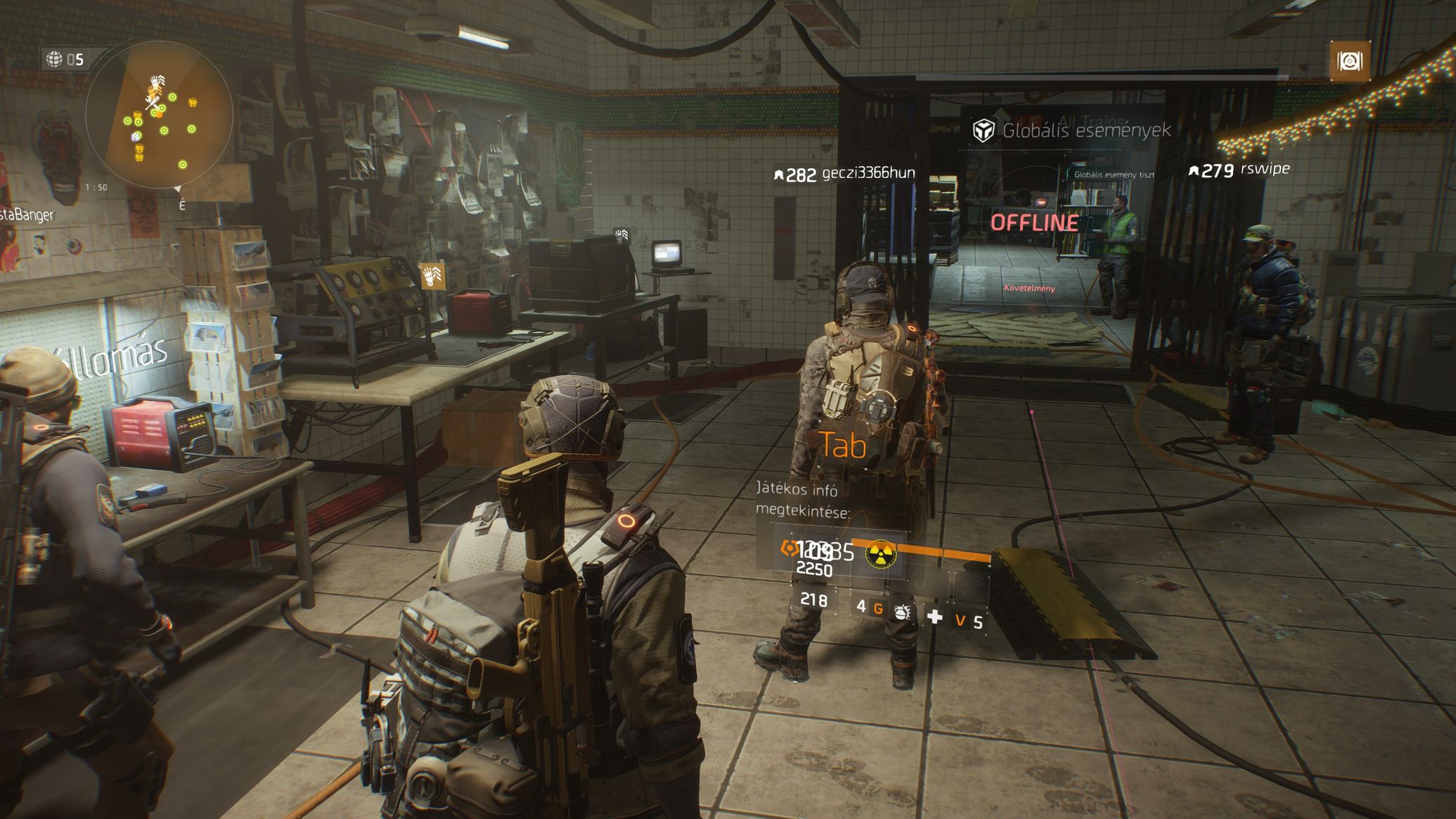Select player nametag rswipe
This screenshot has width=1456, height=819.
point(1264,169)
